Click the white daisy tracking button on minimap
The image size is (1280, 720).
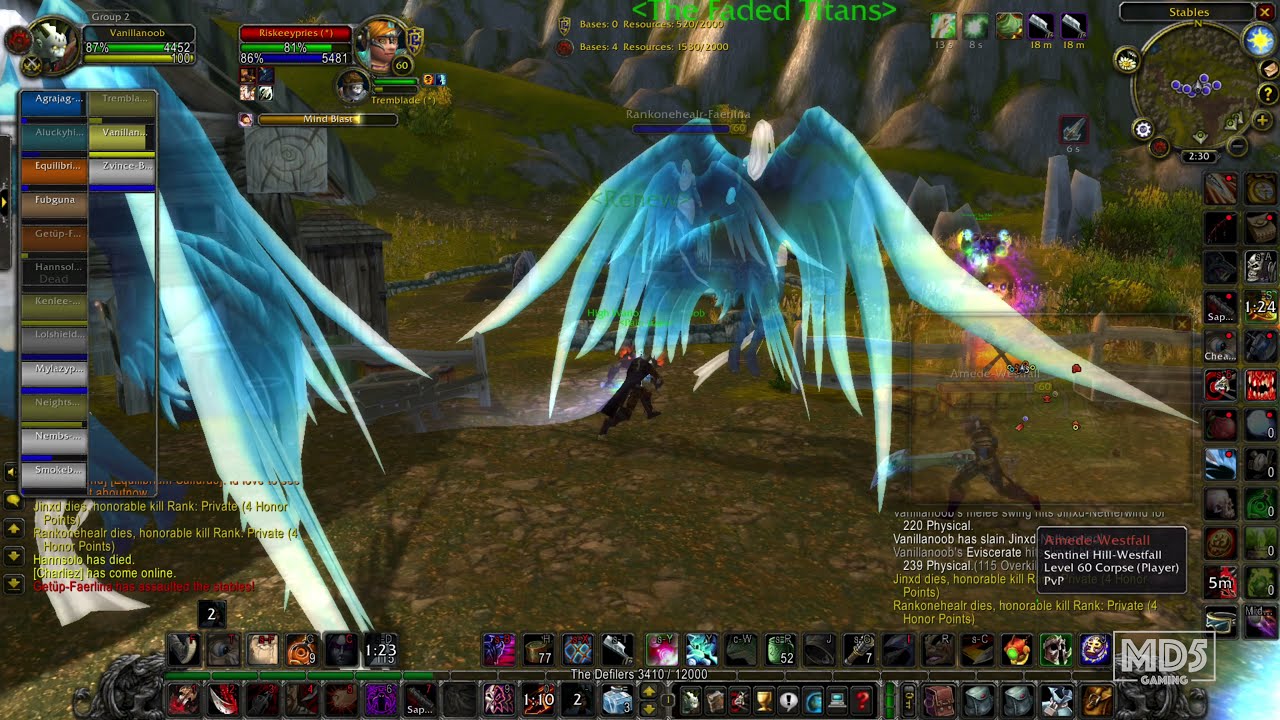click(x=1128, y=61)
